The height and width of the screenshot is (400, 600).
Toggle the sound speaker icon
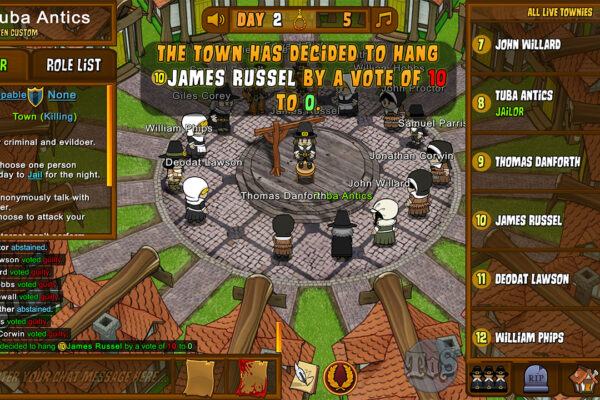coord(214,19)
